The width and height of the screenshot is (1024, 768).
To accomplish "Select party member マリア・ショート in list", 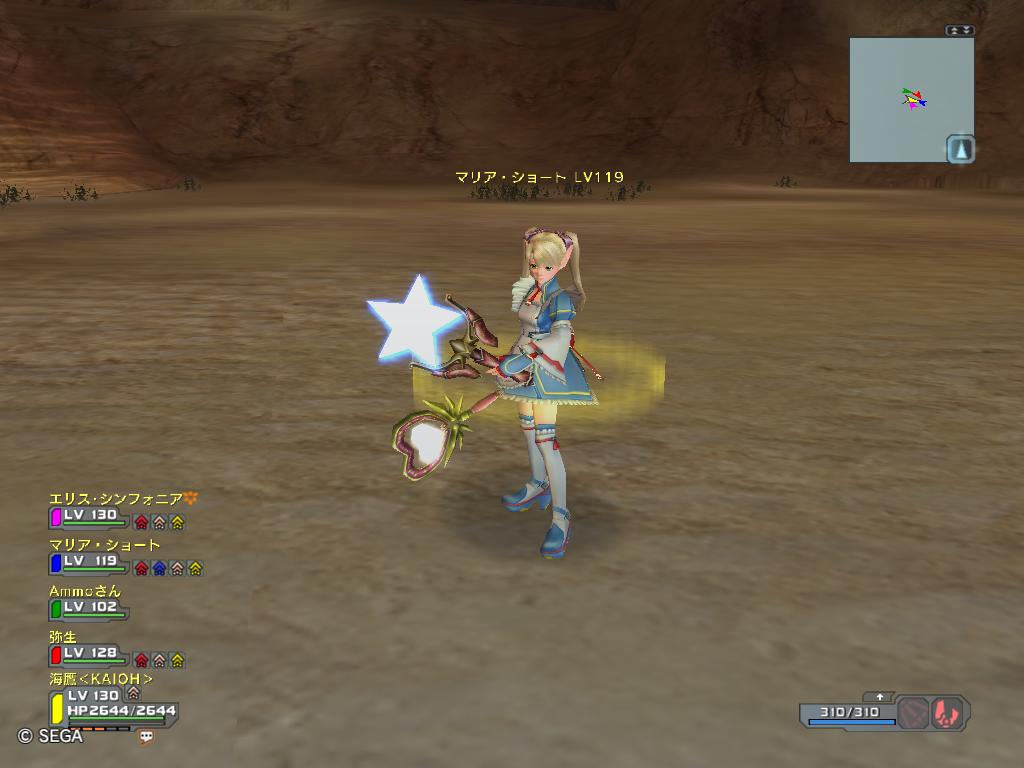I will 104,545.
